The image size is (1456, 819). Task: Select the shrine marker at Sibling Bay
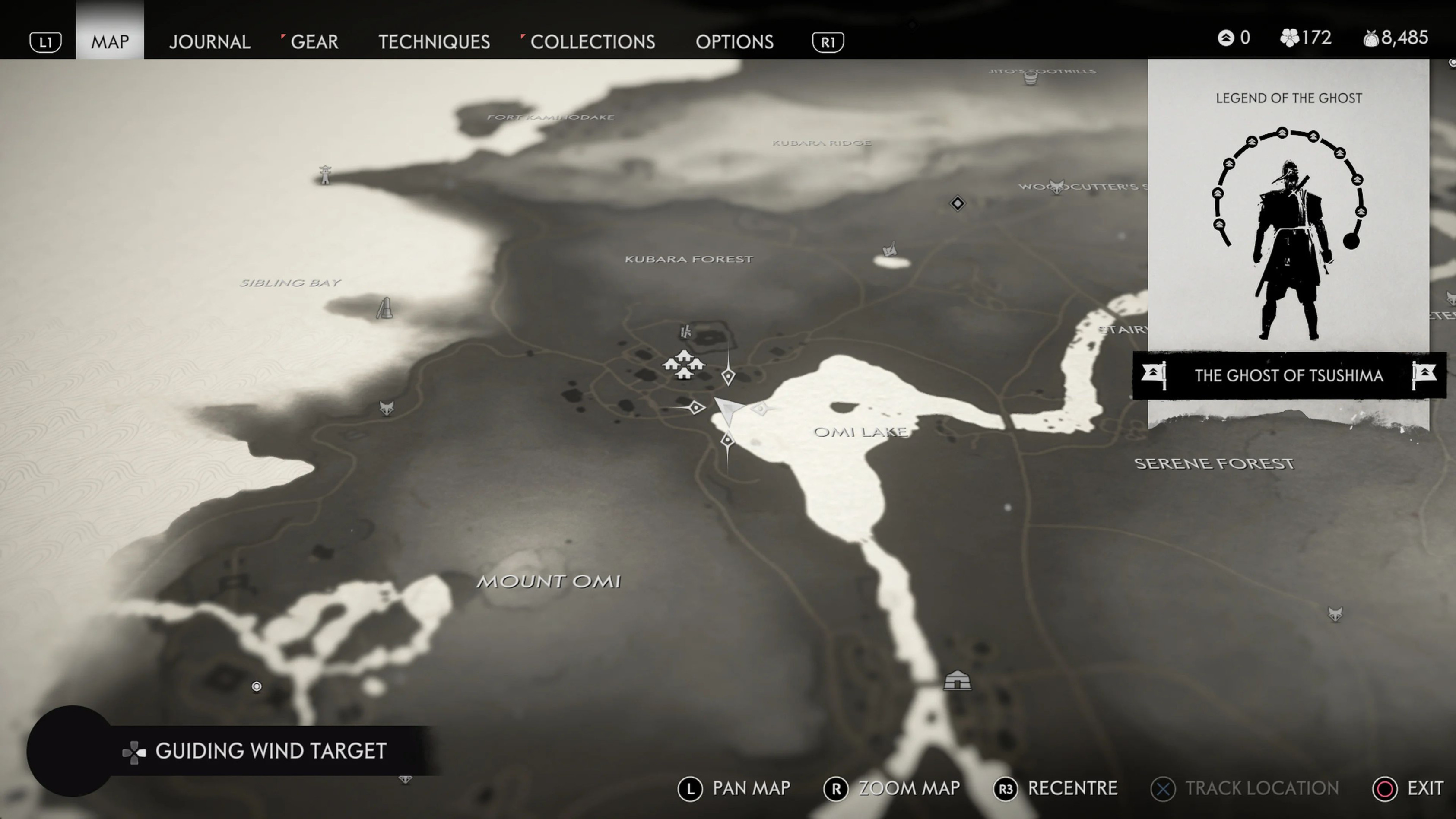(385, 308)
